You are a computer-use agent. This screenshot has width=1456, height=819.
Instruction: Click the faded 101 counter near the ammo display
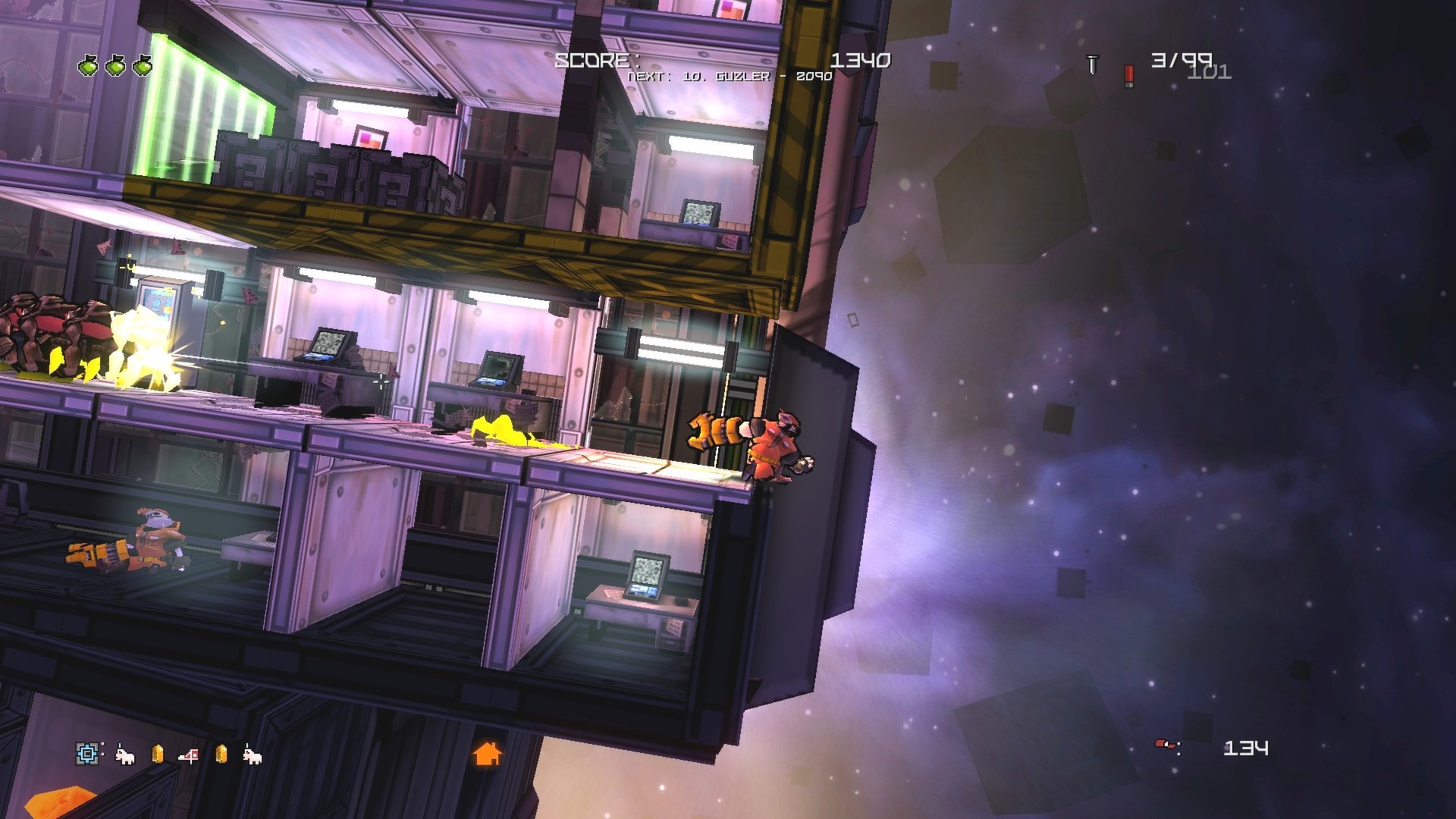[1210, 72]
